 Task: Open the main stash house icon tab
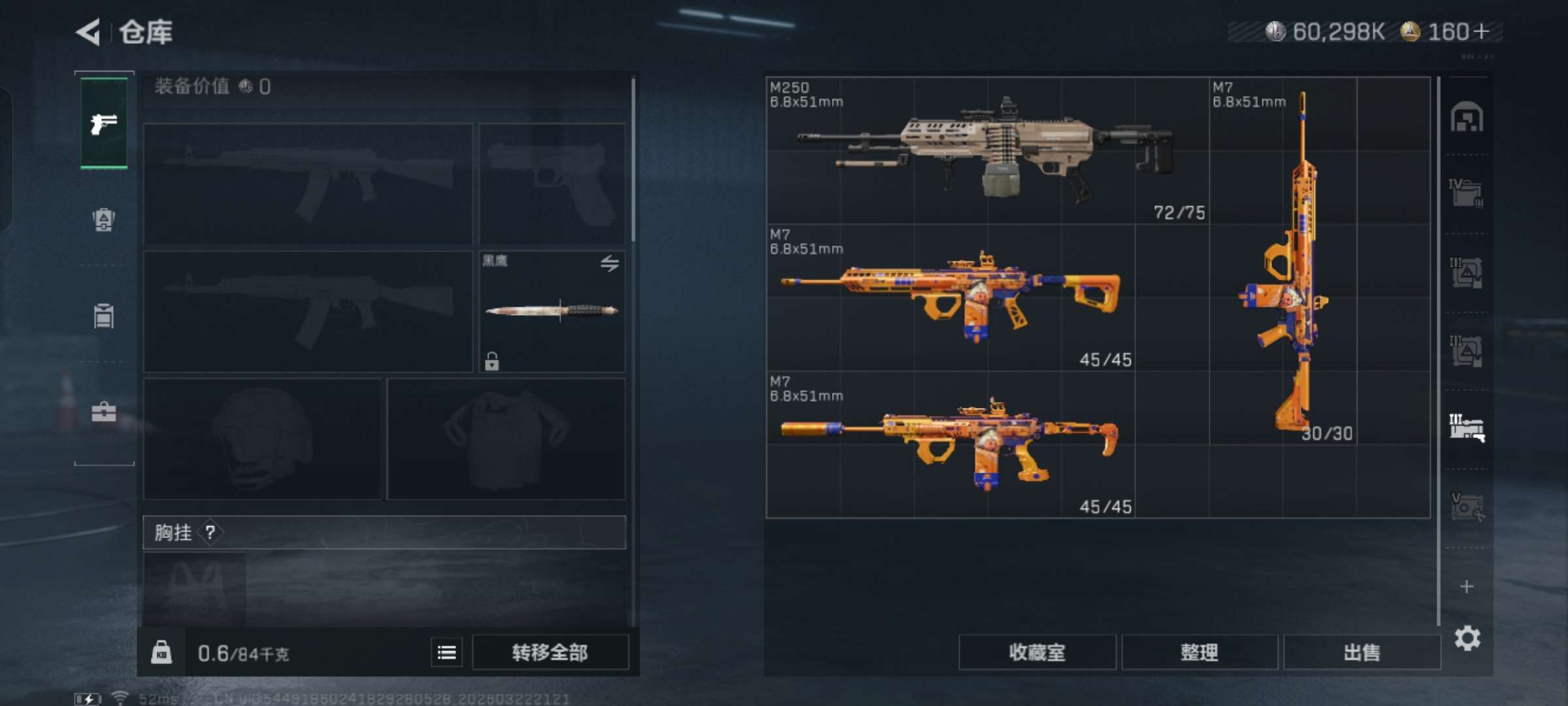pos(1467,118)
